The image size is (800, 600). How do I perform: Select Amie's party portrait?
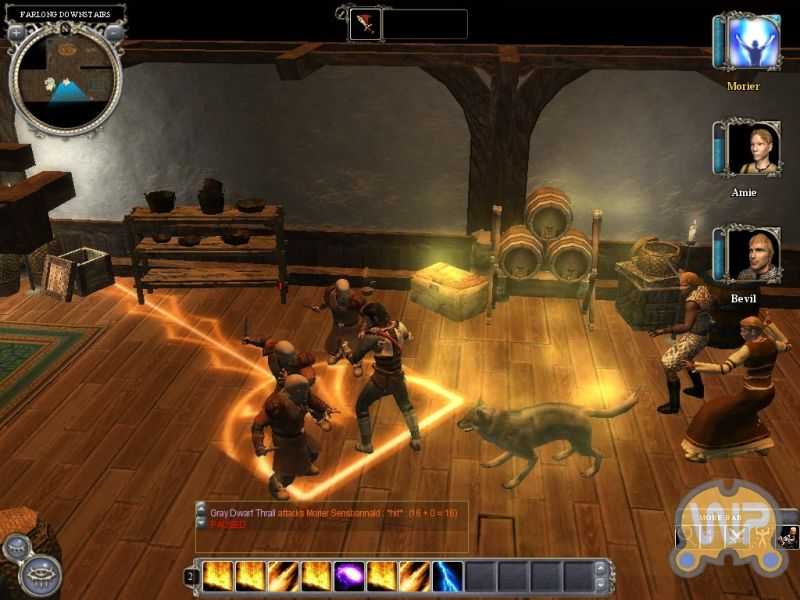click(x=753, y=149)
